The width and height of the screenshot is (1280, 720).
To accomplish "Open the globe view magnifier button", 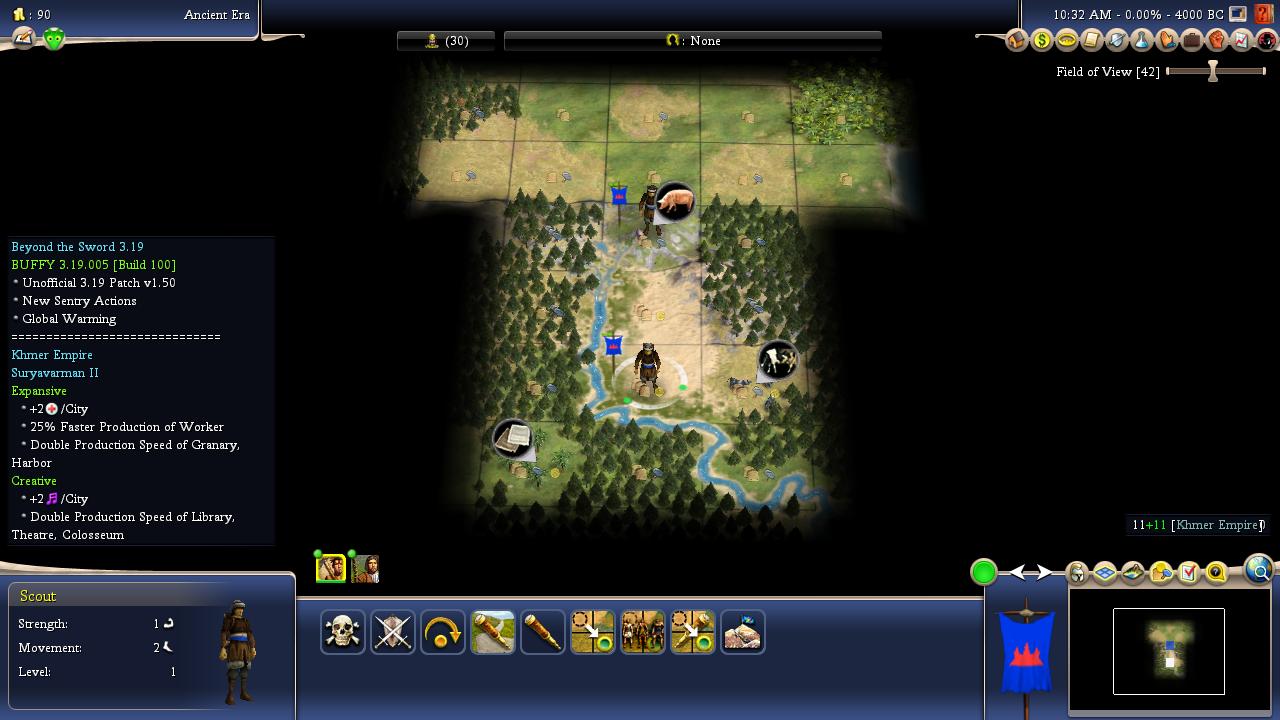I will tap(1259, 570).
